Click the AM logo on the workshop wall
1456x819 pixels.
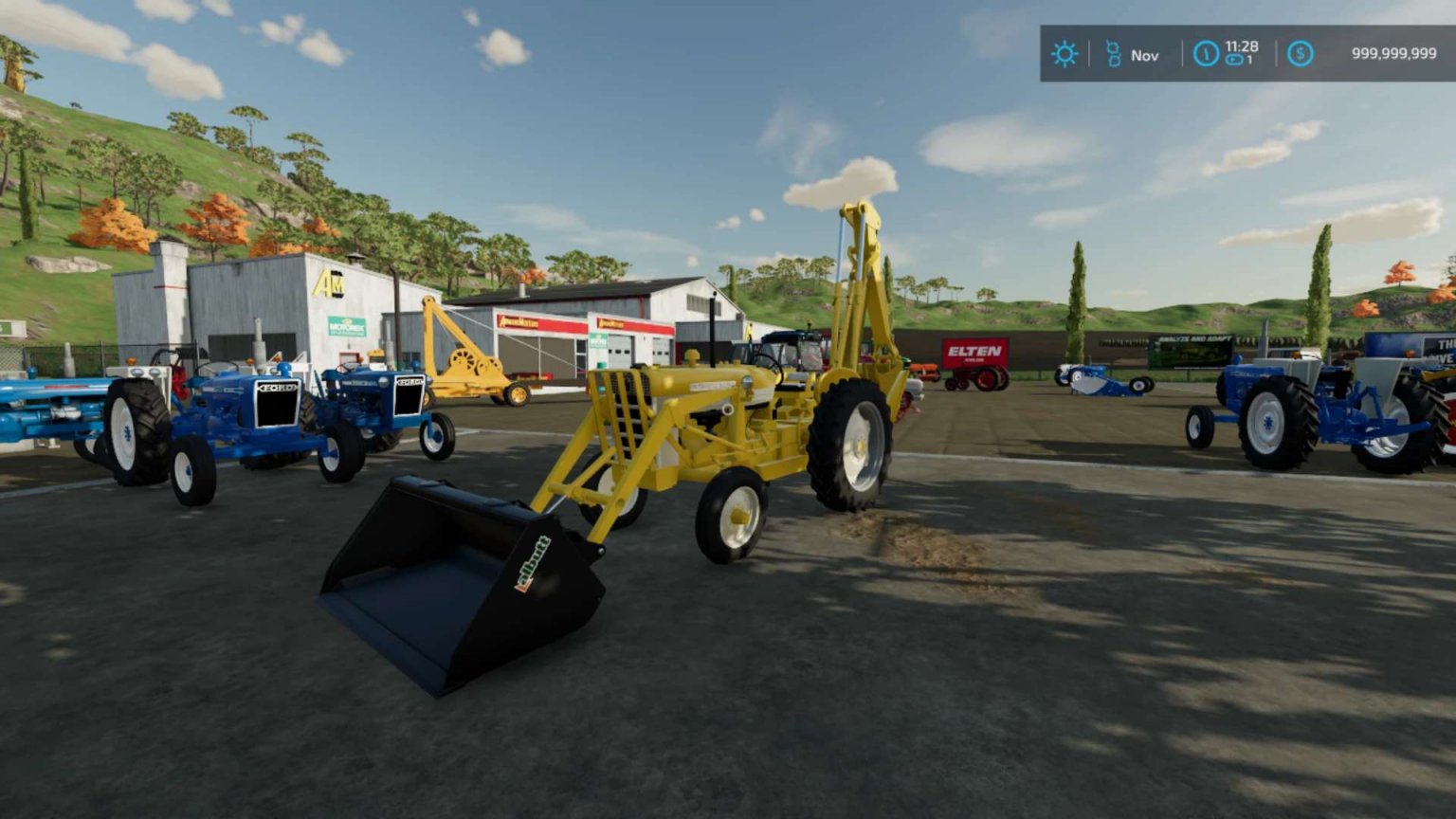329,282
